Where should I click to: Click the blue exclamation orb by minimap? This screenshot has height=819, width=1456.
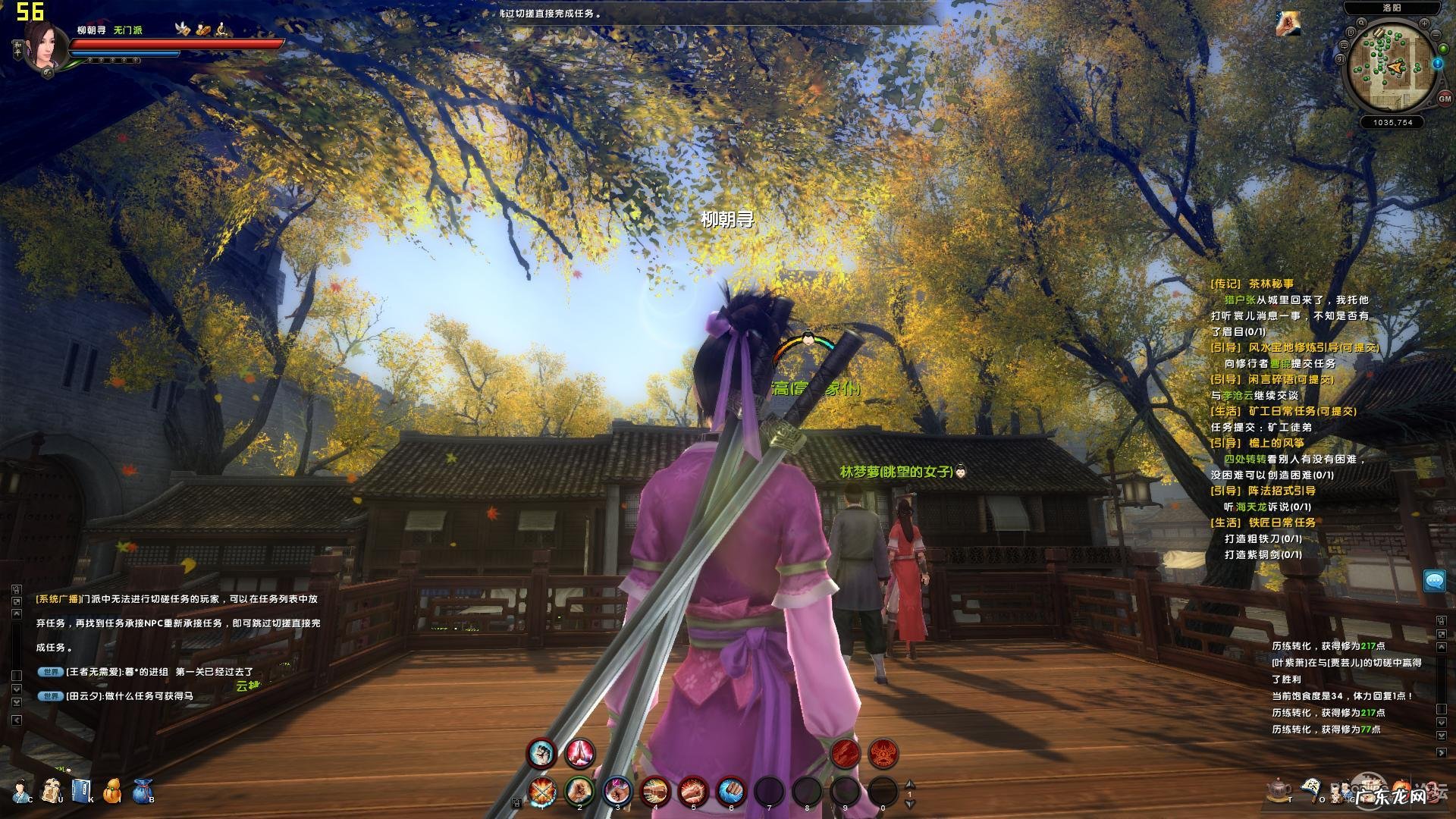tap(1438, 64)
